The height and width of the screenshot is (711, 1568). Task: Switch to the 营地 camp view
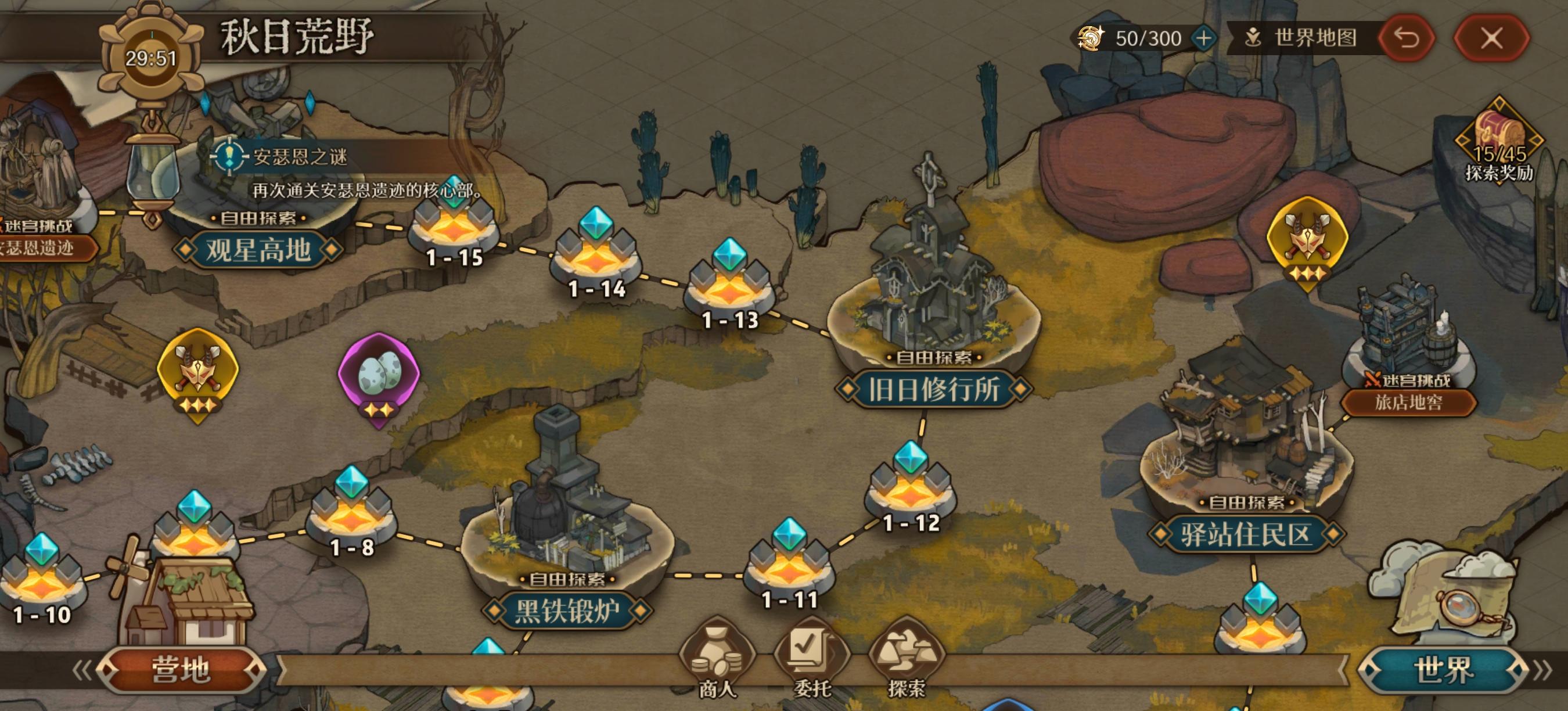pos(181,670)
